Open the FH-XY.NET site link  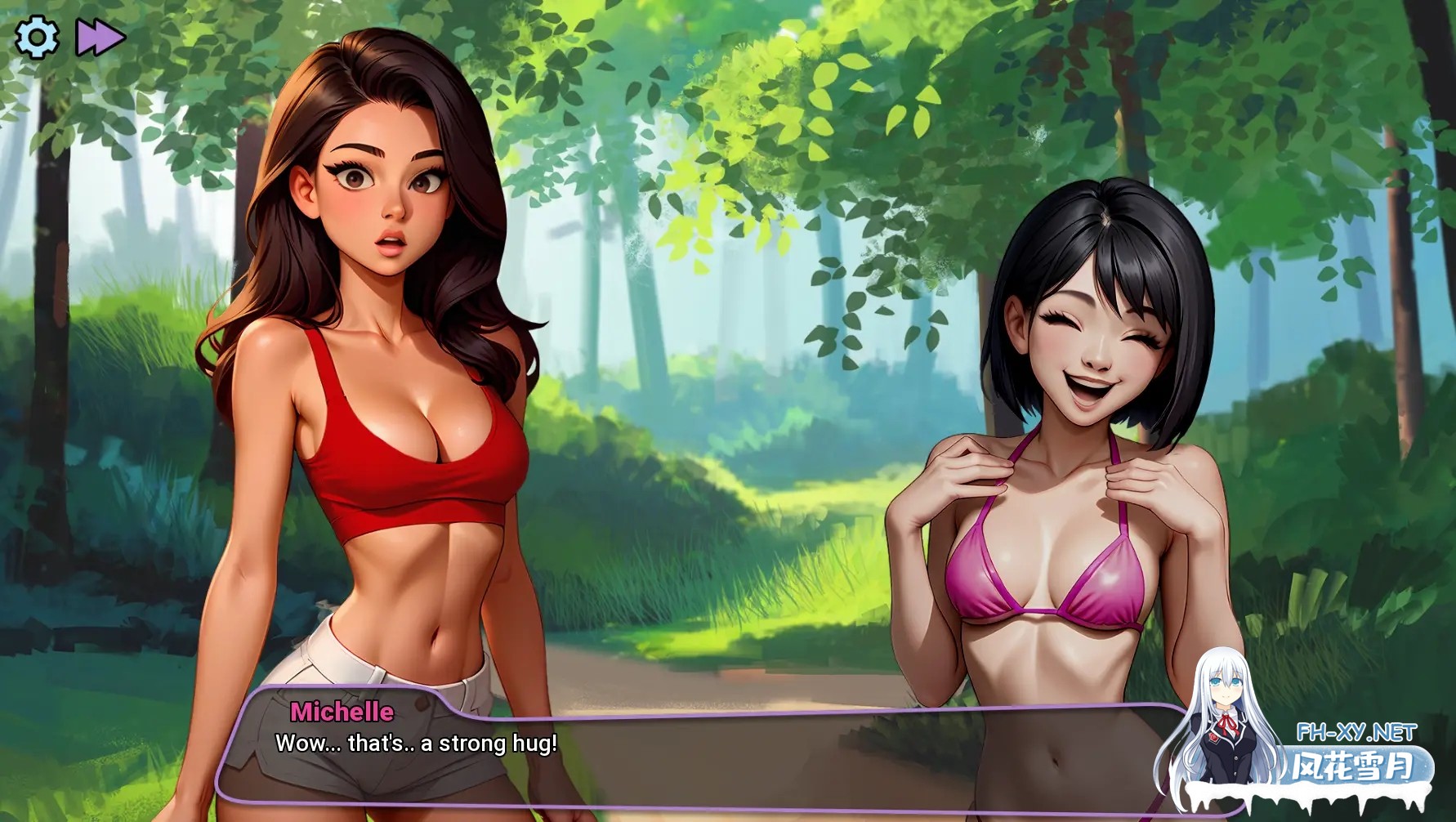(x=1348, y=731)
